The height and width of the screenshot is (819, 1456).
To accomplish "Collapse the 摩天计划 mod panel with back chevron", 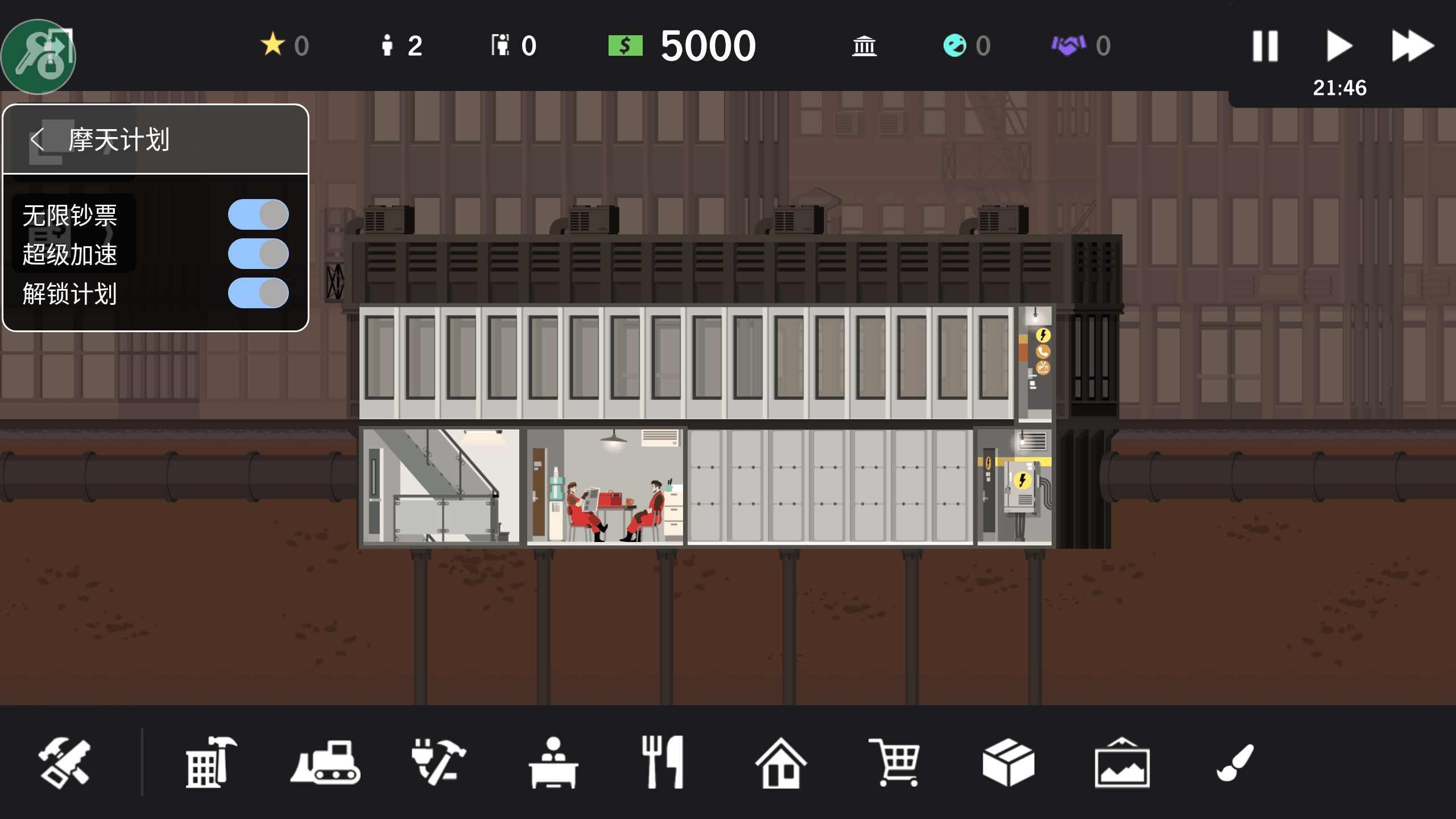I will coord(38,138).
